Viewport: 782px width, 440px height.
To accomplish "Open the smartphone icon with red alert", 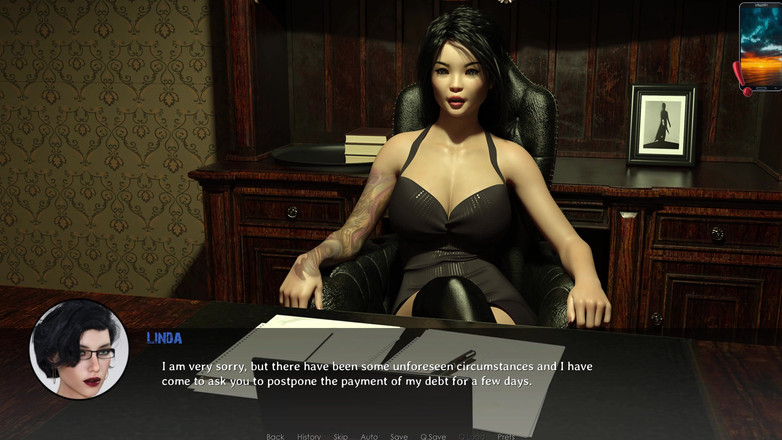I will 760,46.
